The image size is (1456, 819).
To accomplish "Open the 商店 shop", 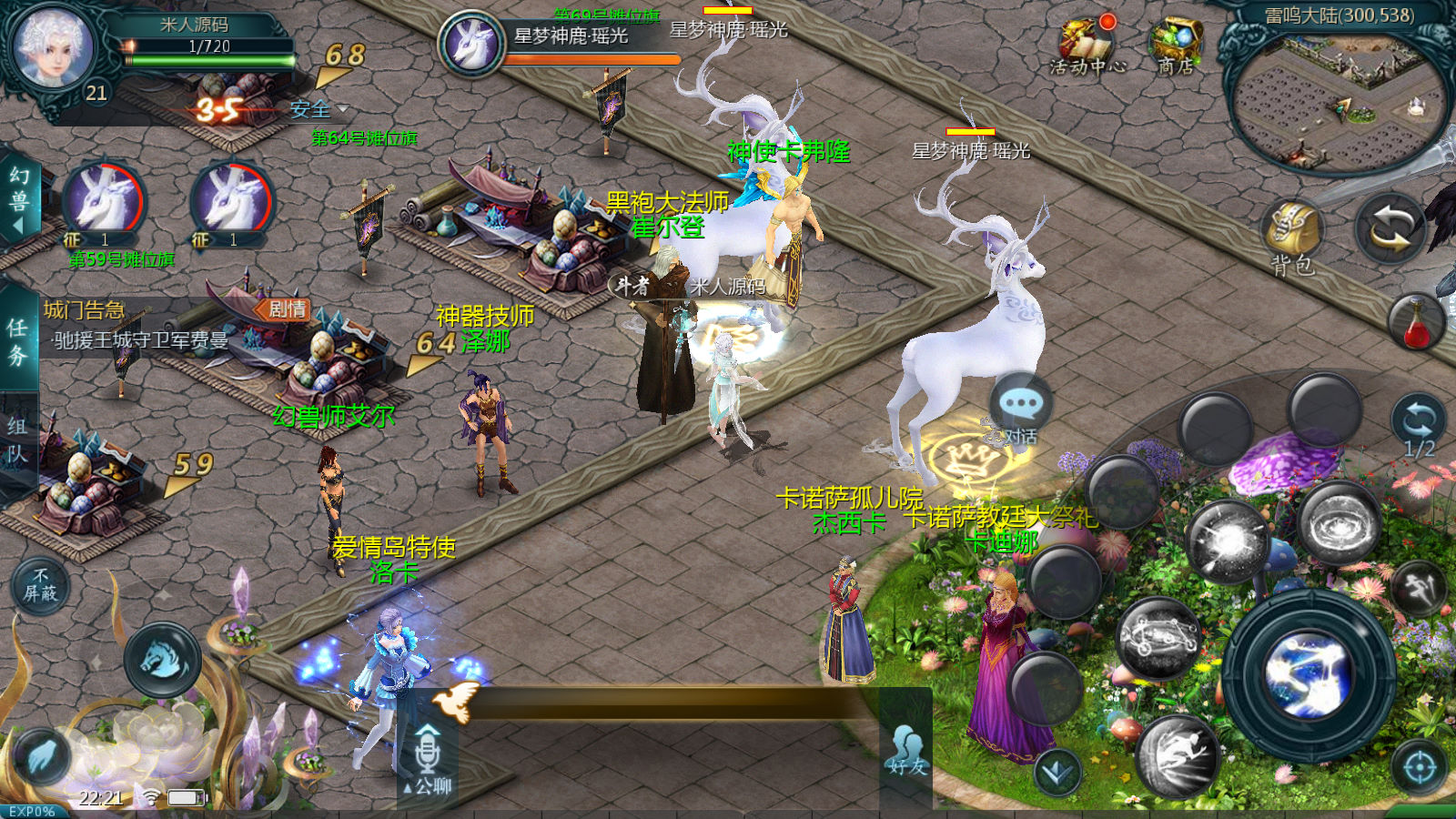I will [x=1176, y=47].
